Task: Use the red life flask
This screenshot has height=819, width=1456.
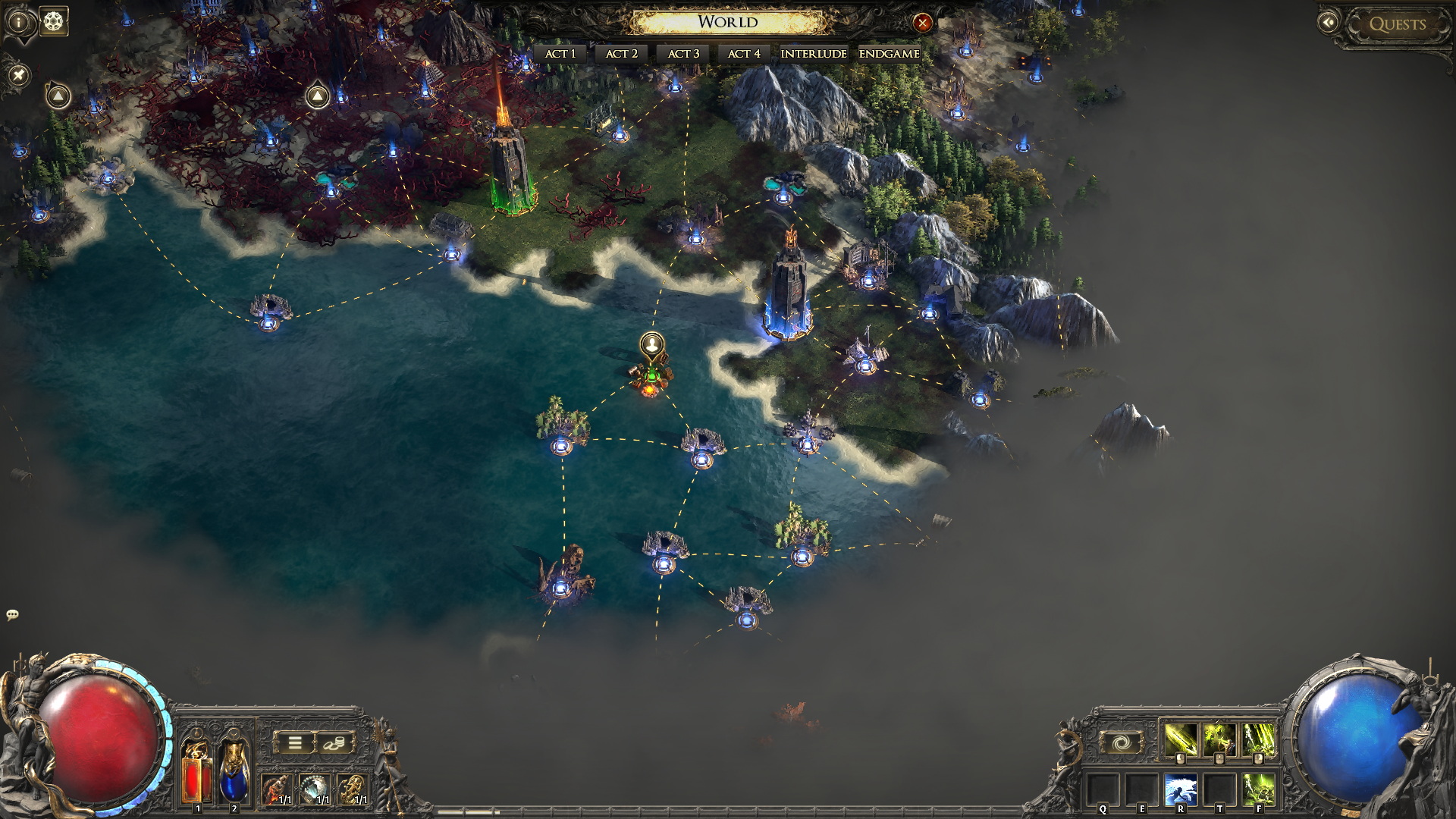Action: [x=196, y=771]
